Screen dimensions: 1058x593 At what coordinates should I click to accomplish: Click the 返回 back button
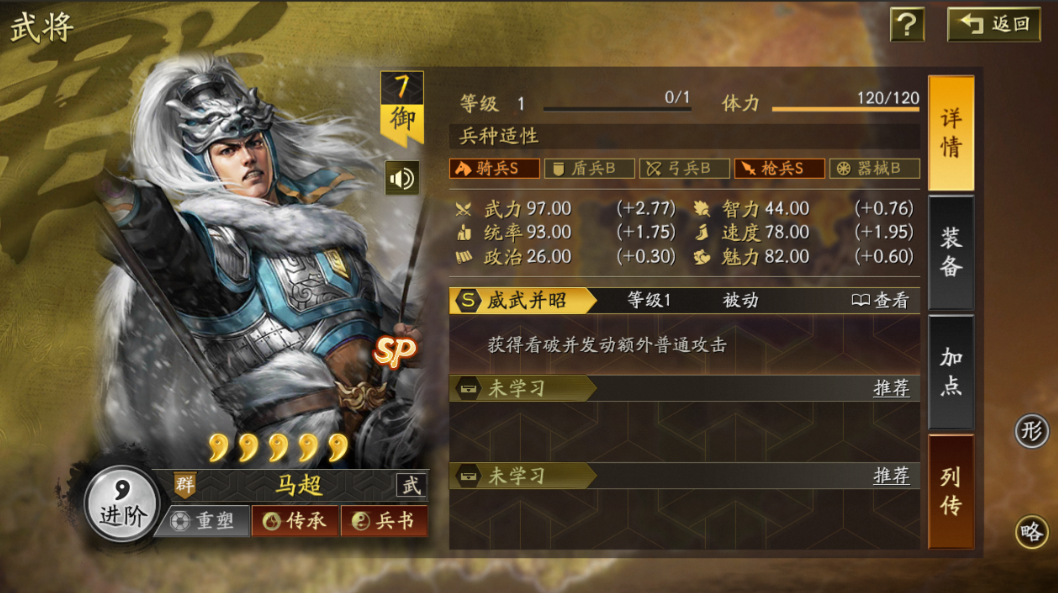[x=994, y=24]
